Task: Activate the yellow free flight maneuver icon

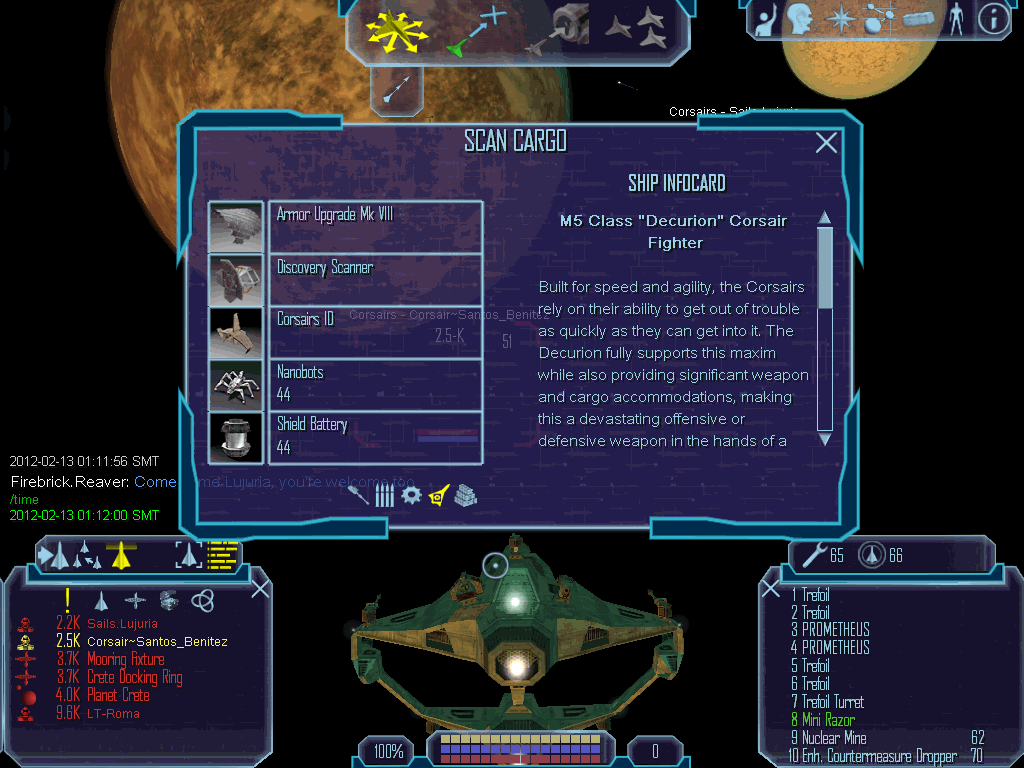Action: point(395,31)
